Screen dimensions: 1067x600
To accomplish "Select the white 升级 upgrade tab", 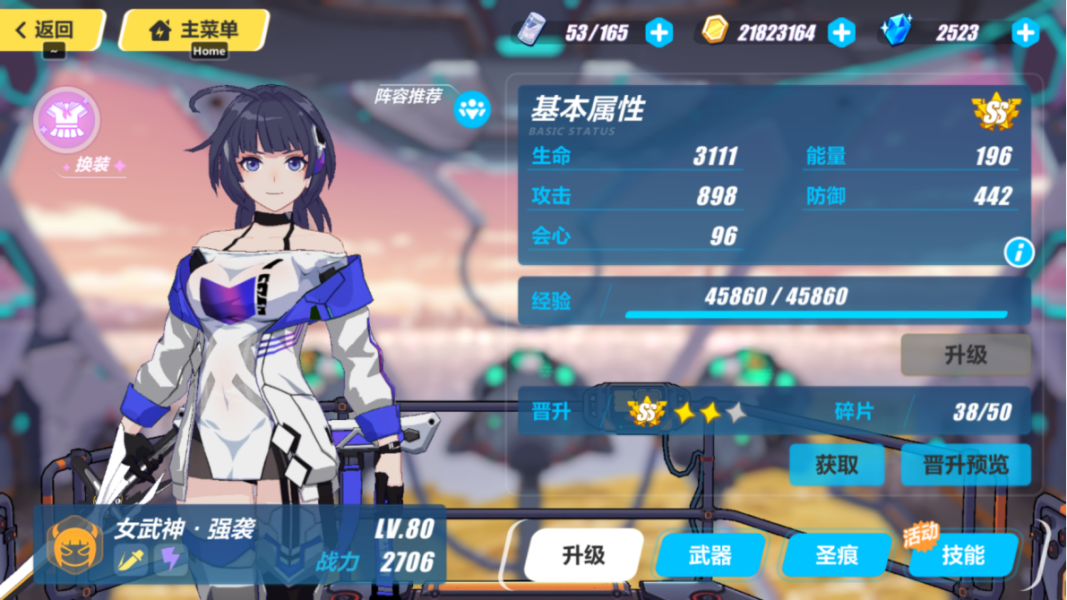I will 583,555.
